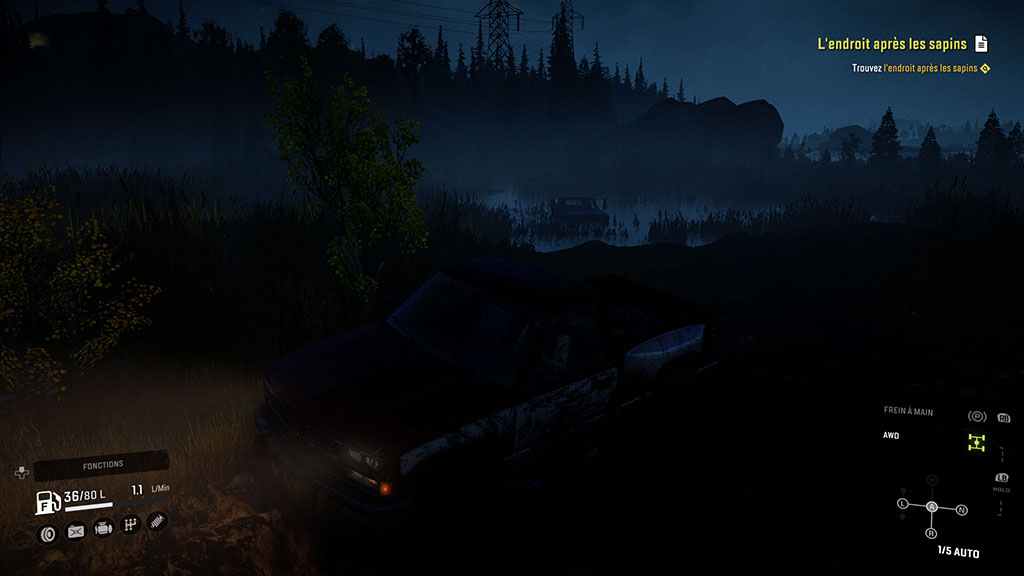The image size is (1024, 576).
Task: Toggle the handbrake P icon
Action: 977,416
